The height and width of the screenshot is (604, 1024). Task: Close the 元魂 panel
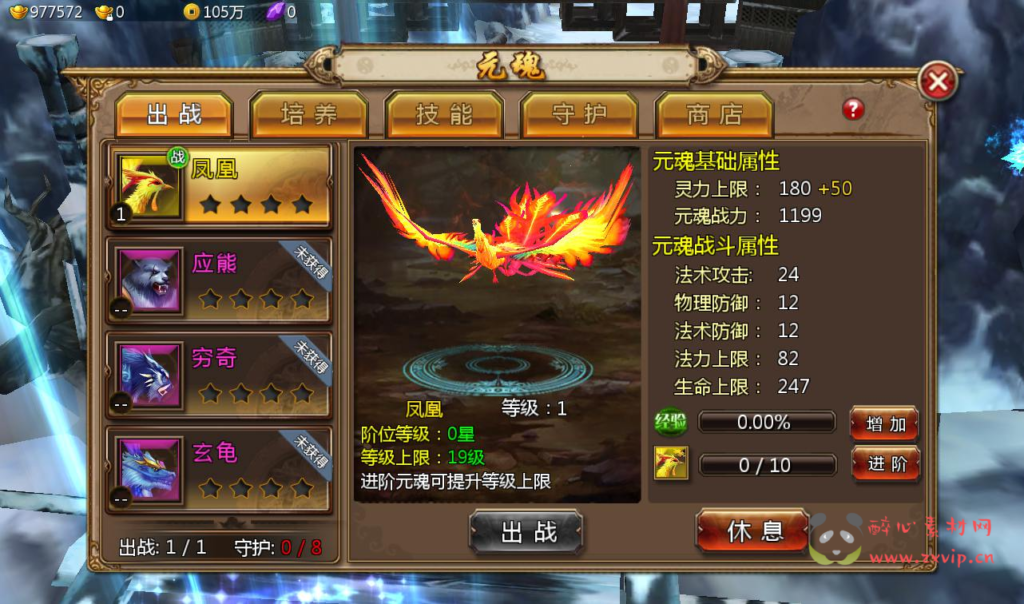click(938, 82)
